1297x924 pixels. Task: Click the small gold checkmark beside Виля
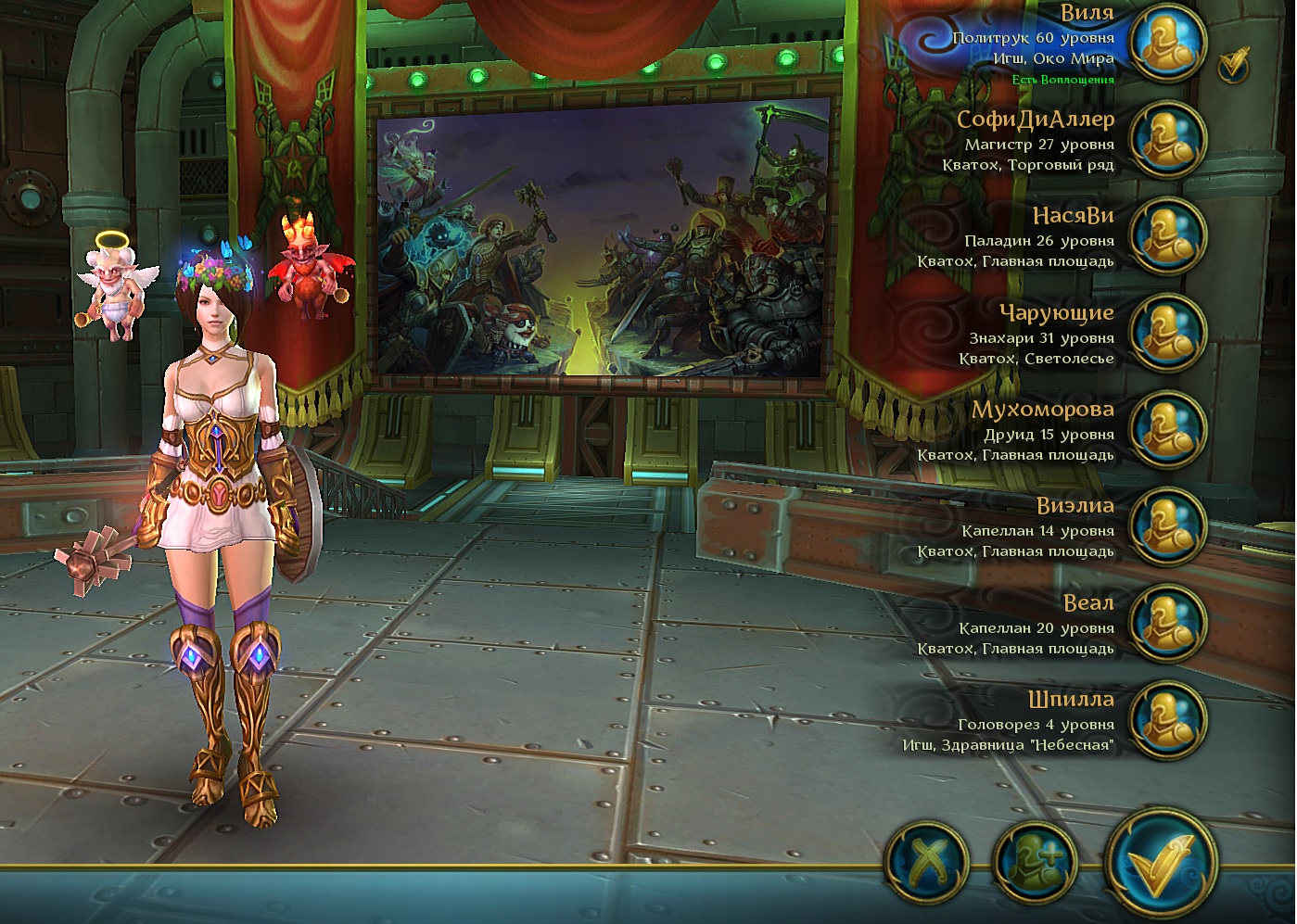pyautogui.click(x=1234, y=64)
